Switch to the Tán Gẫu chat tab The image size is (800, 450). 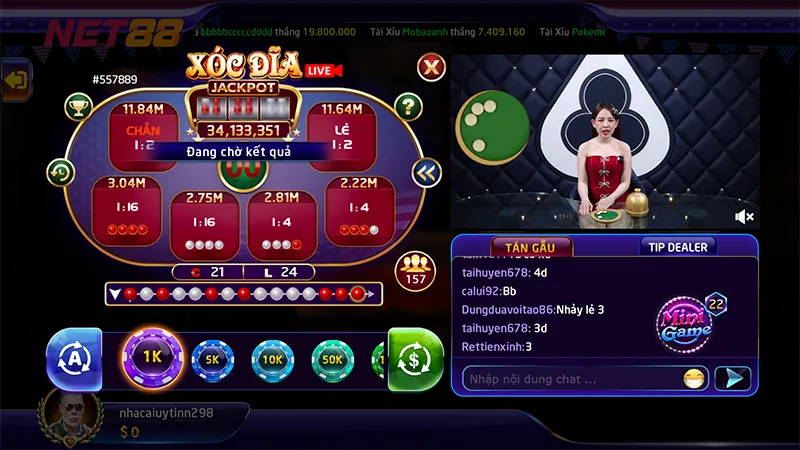530,247
